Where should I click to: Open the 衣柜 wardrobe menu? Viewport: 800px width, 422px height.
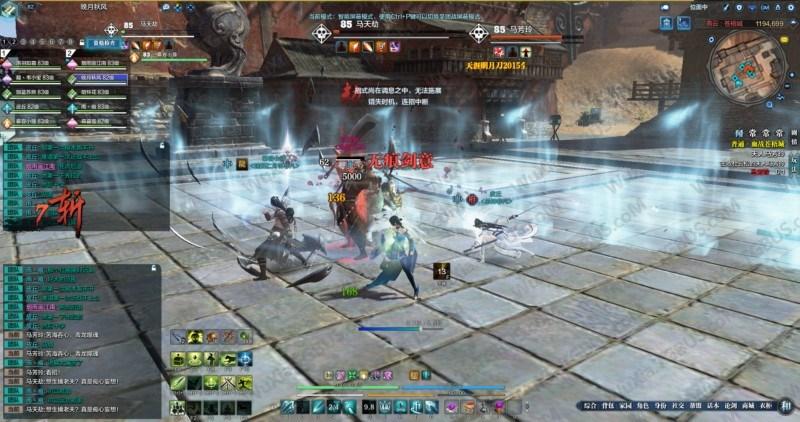(x=765, y=406)
